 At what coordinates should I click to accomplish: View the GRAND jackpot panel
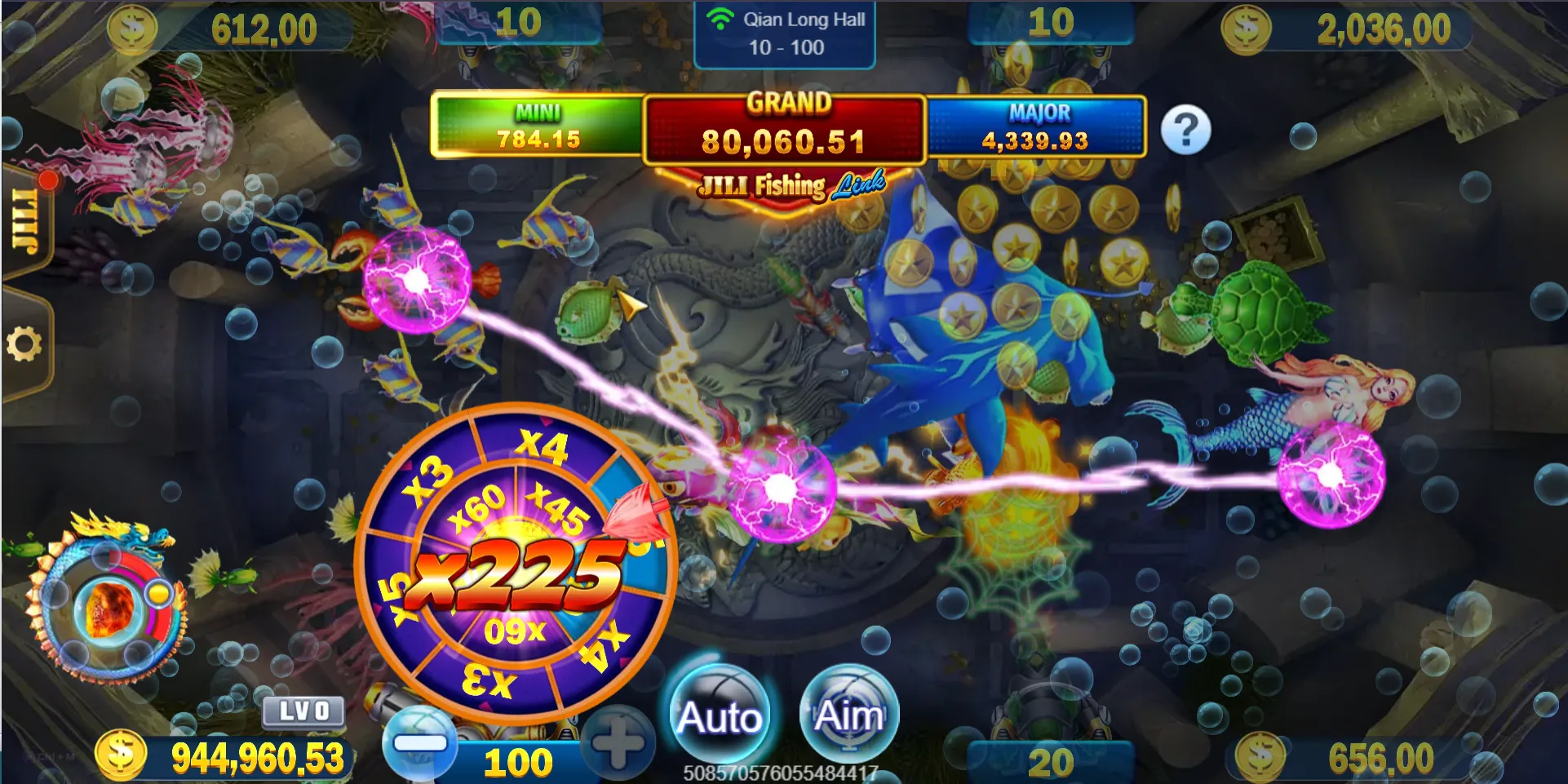click(x=784, y=130)
